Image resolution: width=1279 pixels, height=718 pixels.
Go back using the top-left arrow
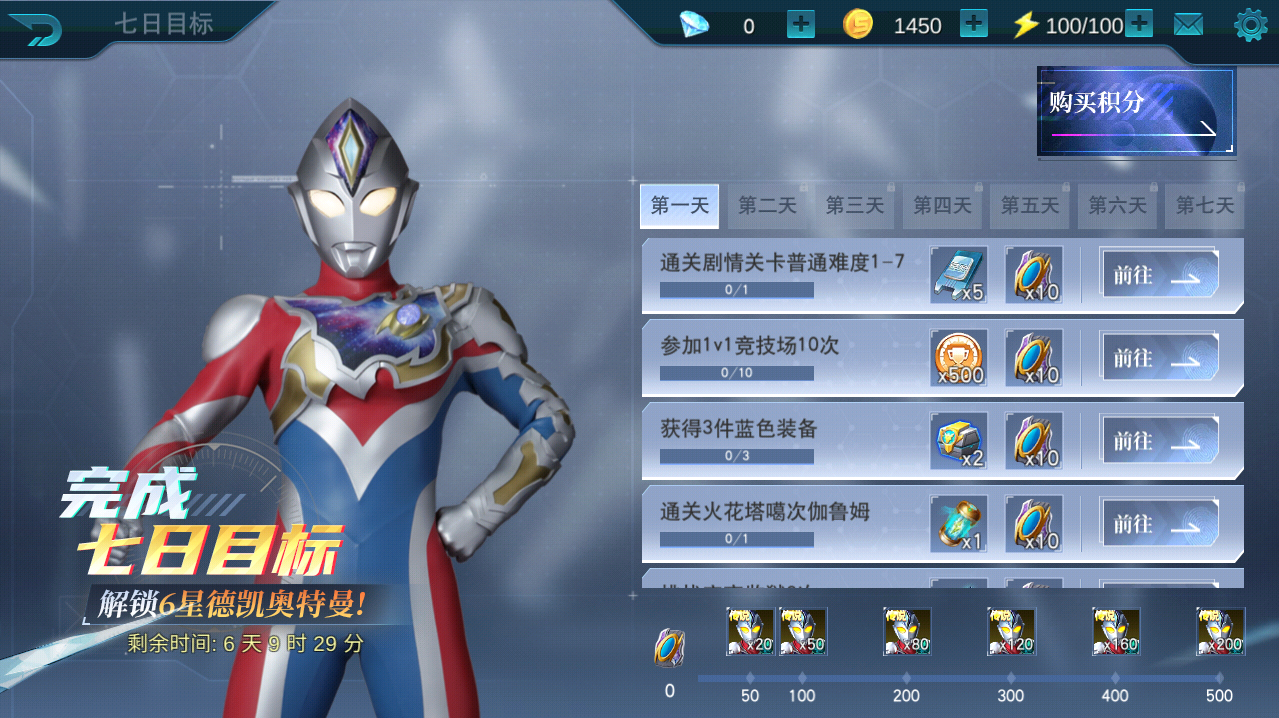(x=36, y=28)
